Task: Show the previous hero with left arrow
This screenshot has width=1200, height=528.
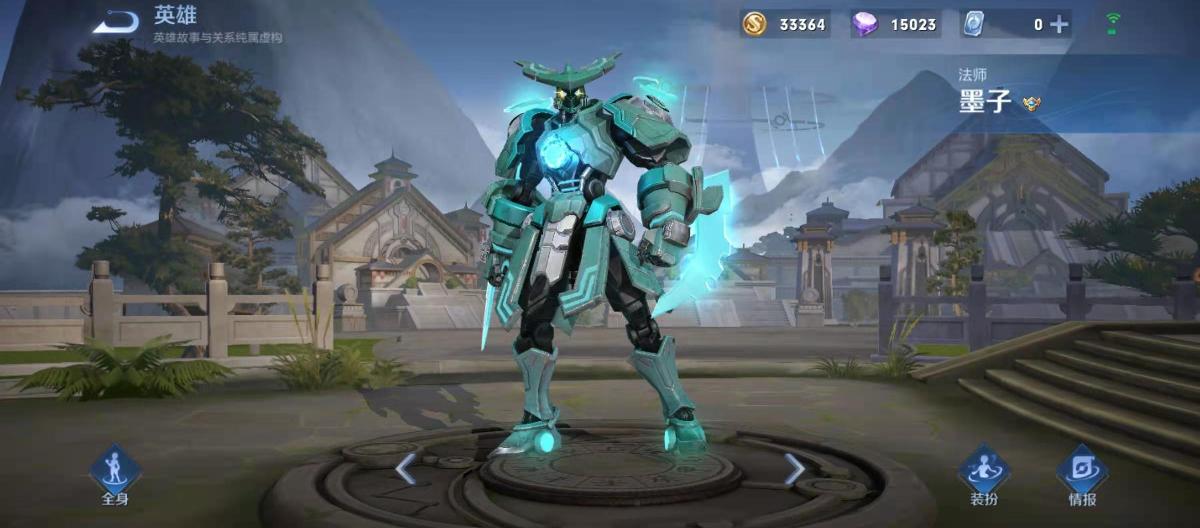Action: pos(405,468)
